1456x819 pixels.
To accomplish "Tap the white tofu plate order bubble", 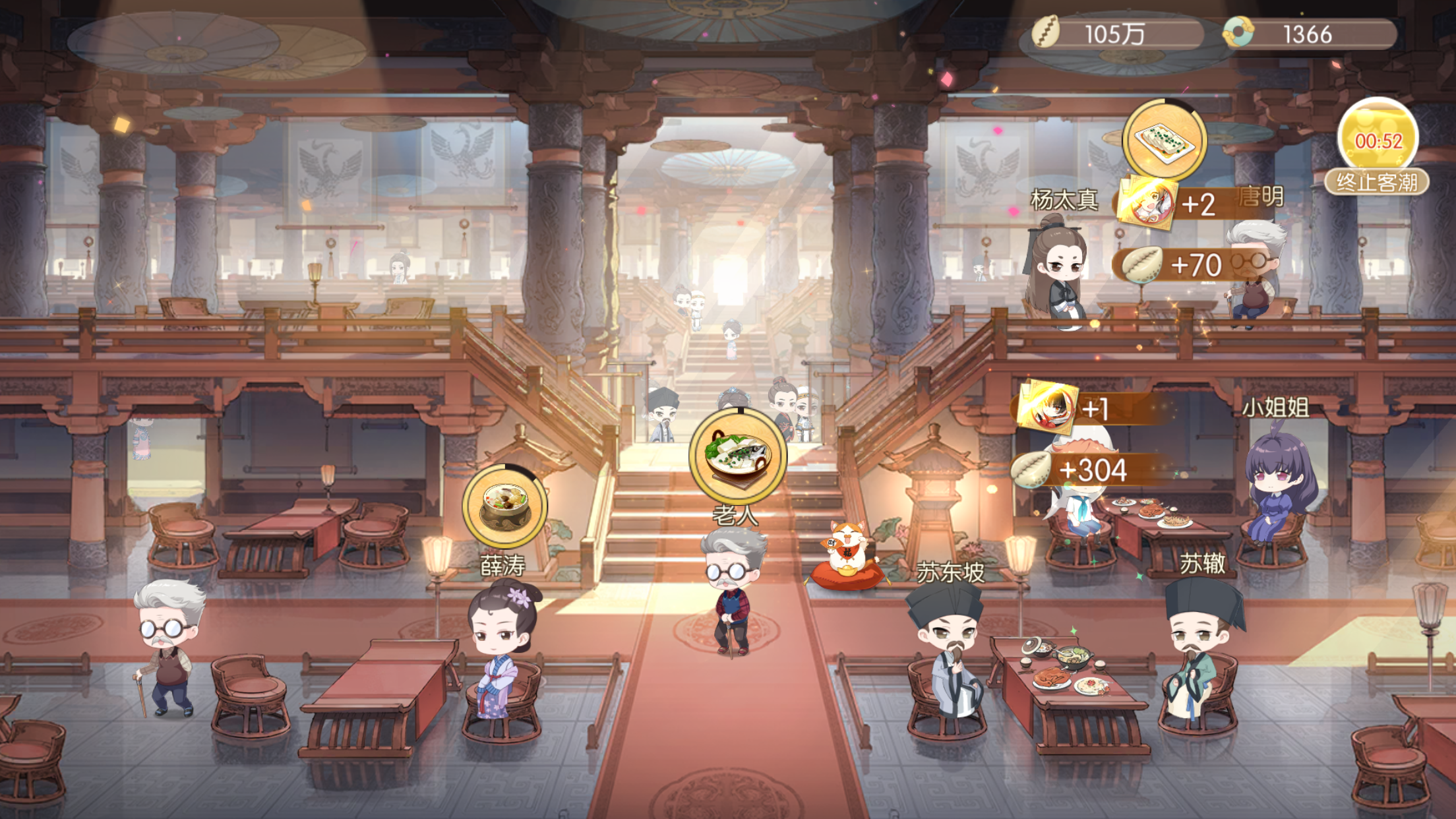I will [x=1164, y=140].
